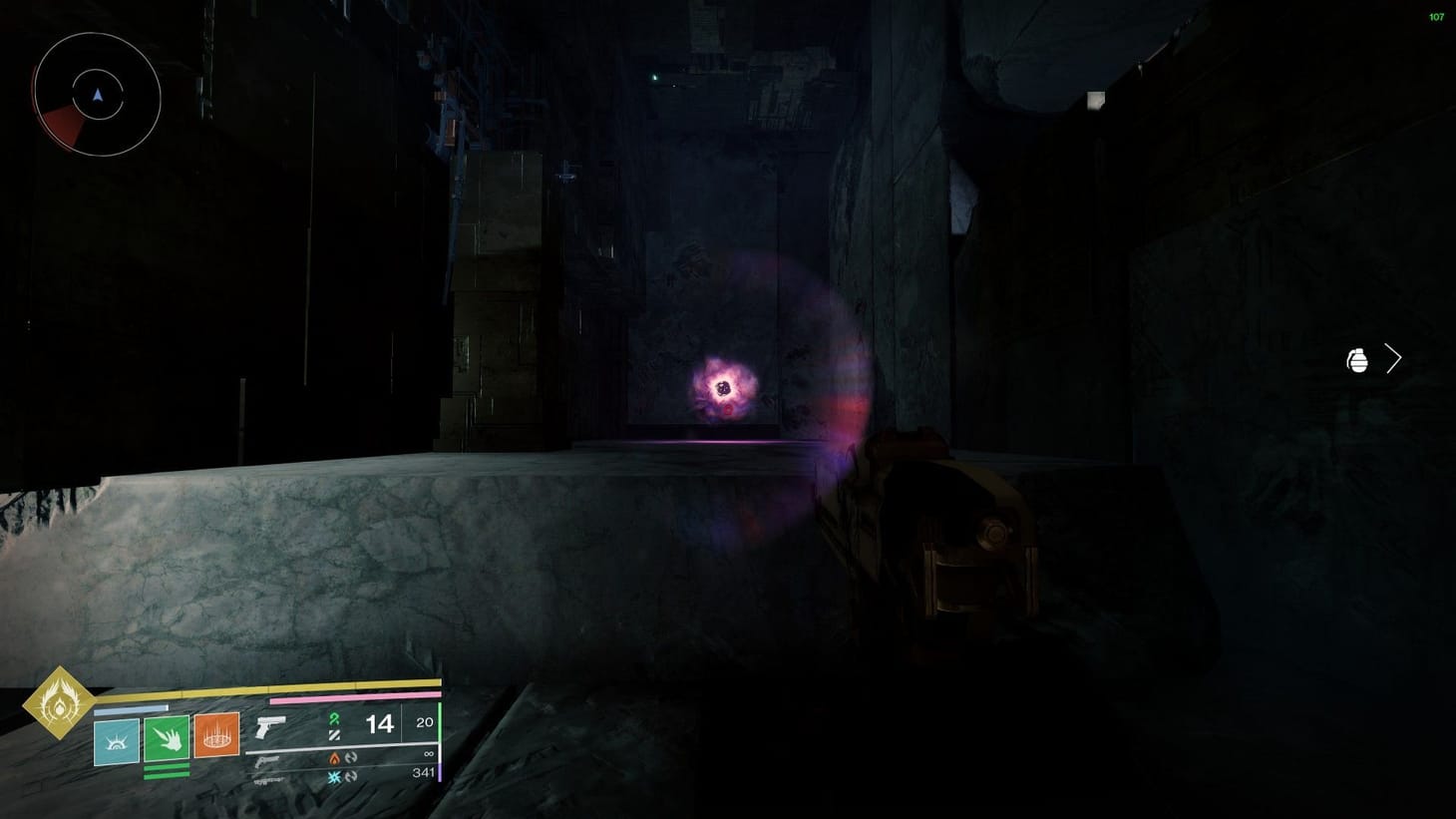Screen dimensions: 1456x819
Task: Click the heavy ammo count 341
Action: (x=422, y=772)
